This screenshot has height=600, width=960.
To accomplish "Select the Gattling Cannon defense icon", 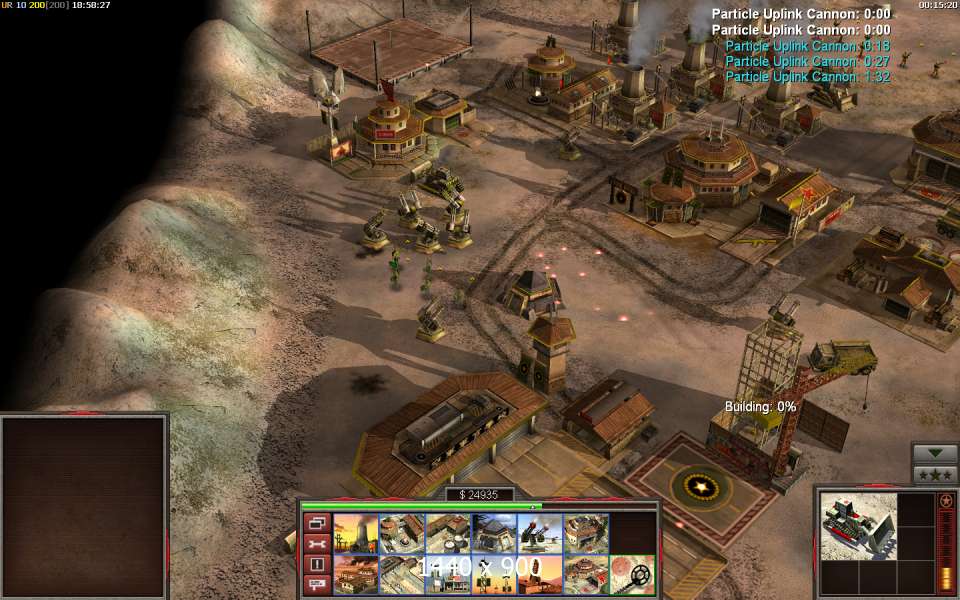I will point(540,533).
